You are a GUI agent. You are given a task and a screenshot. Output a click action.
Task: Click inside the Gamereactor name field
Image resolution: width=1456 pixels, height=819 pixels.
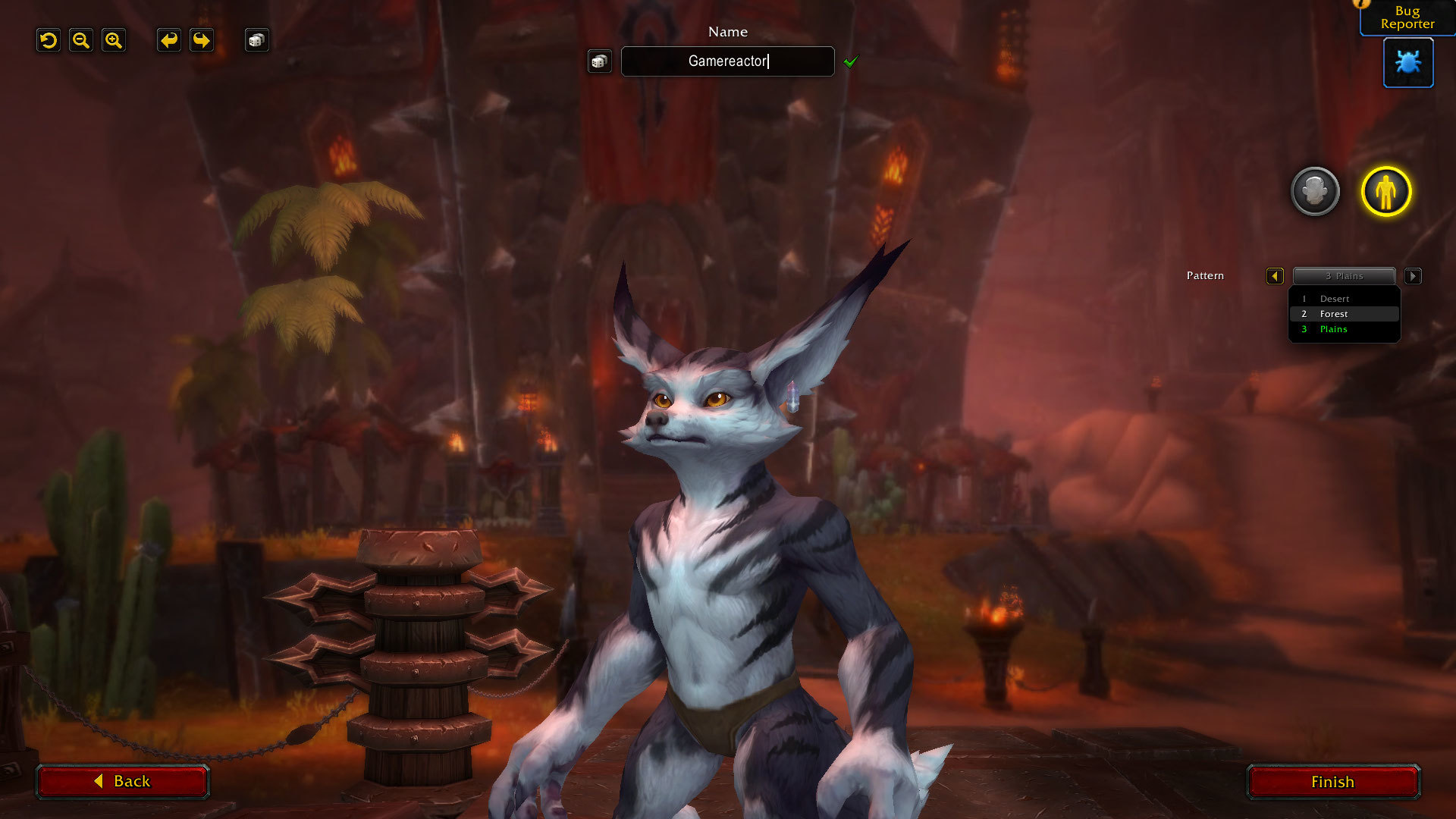(726, 61)
